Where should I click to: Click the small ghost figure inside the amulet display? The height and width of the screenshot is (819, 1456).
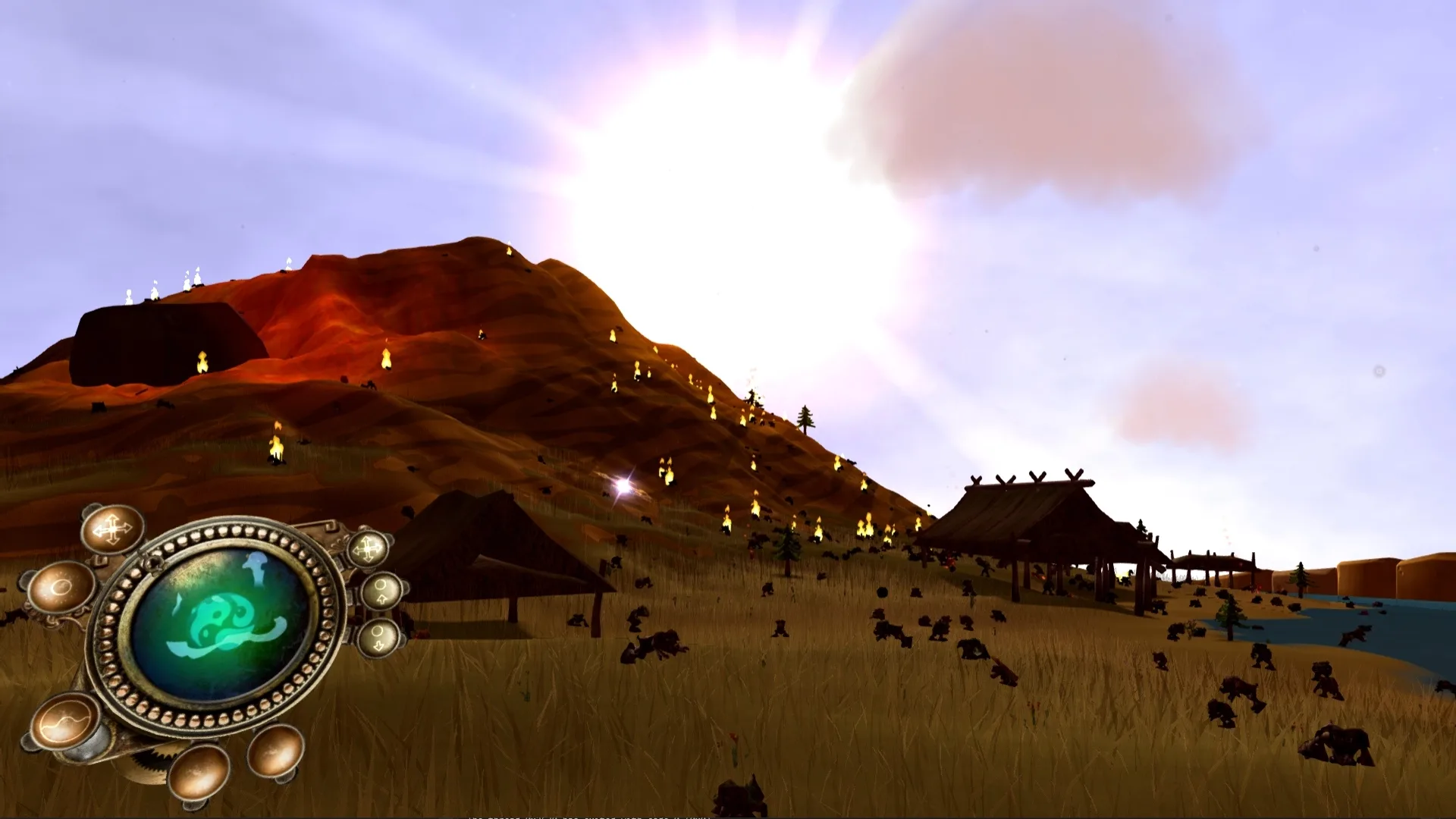[x=256, y=567]
